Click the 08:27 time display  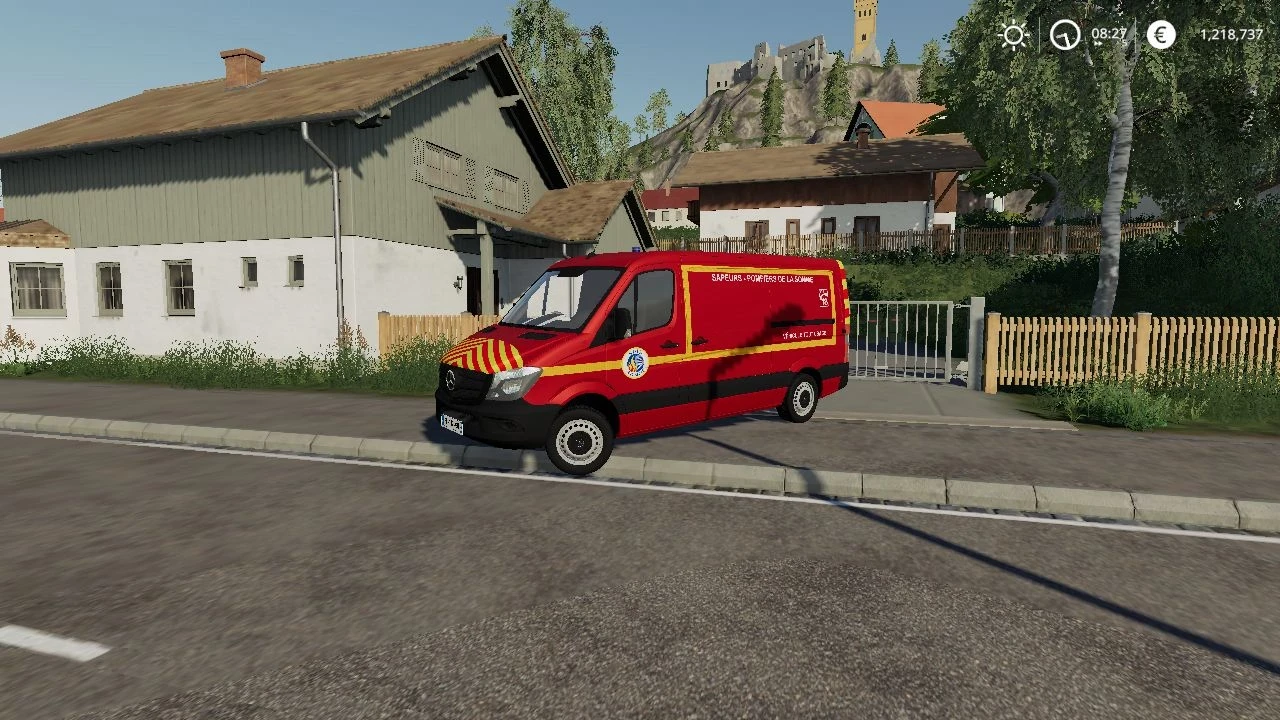coord(1108,33)
